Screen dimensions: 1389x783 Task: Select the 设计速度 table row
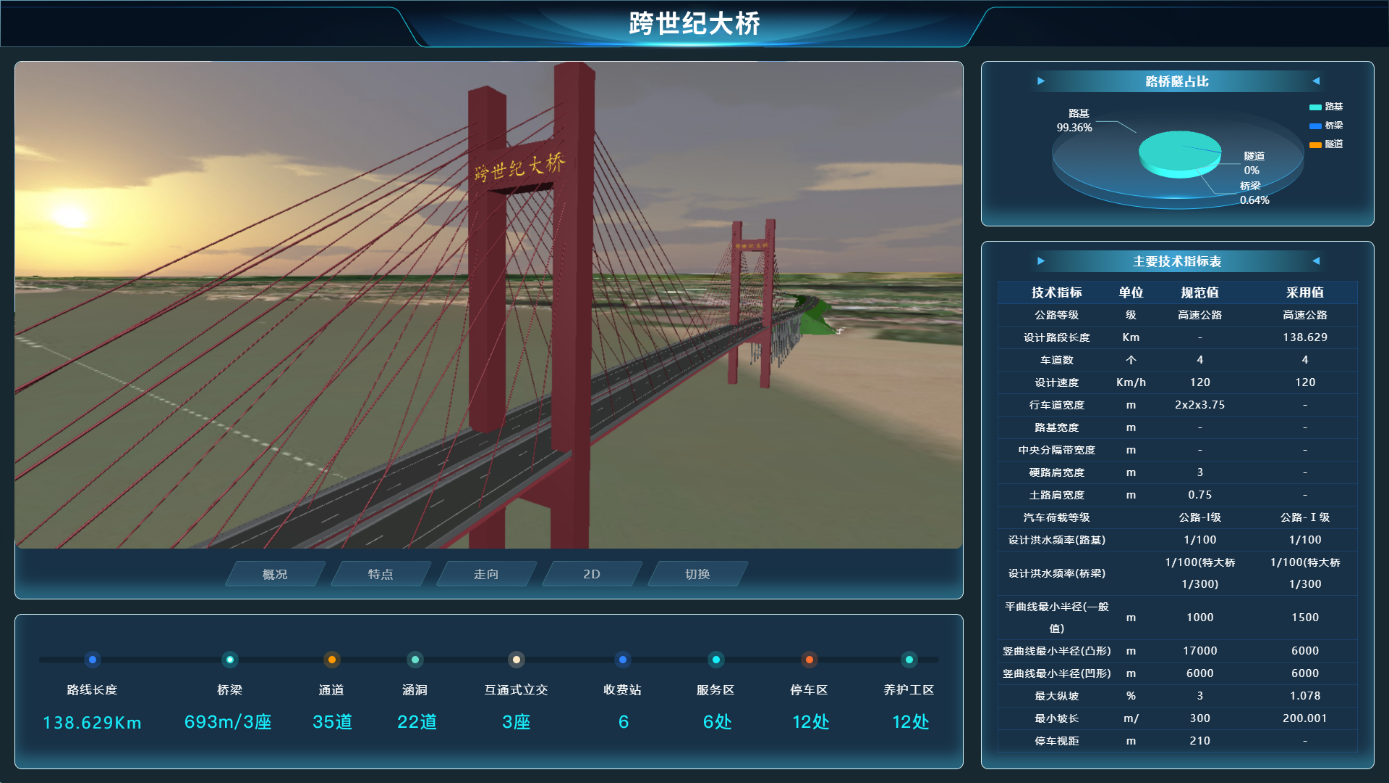point(1177,382)
